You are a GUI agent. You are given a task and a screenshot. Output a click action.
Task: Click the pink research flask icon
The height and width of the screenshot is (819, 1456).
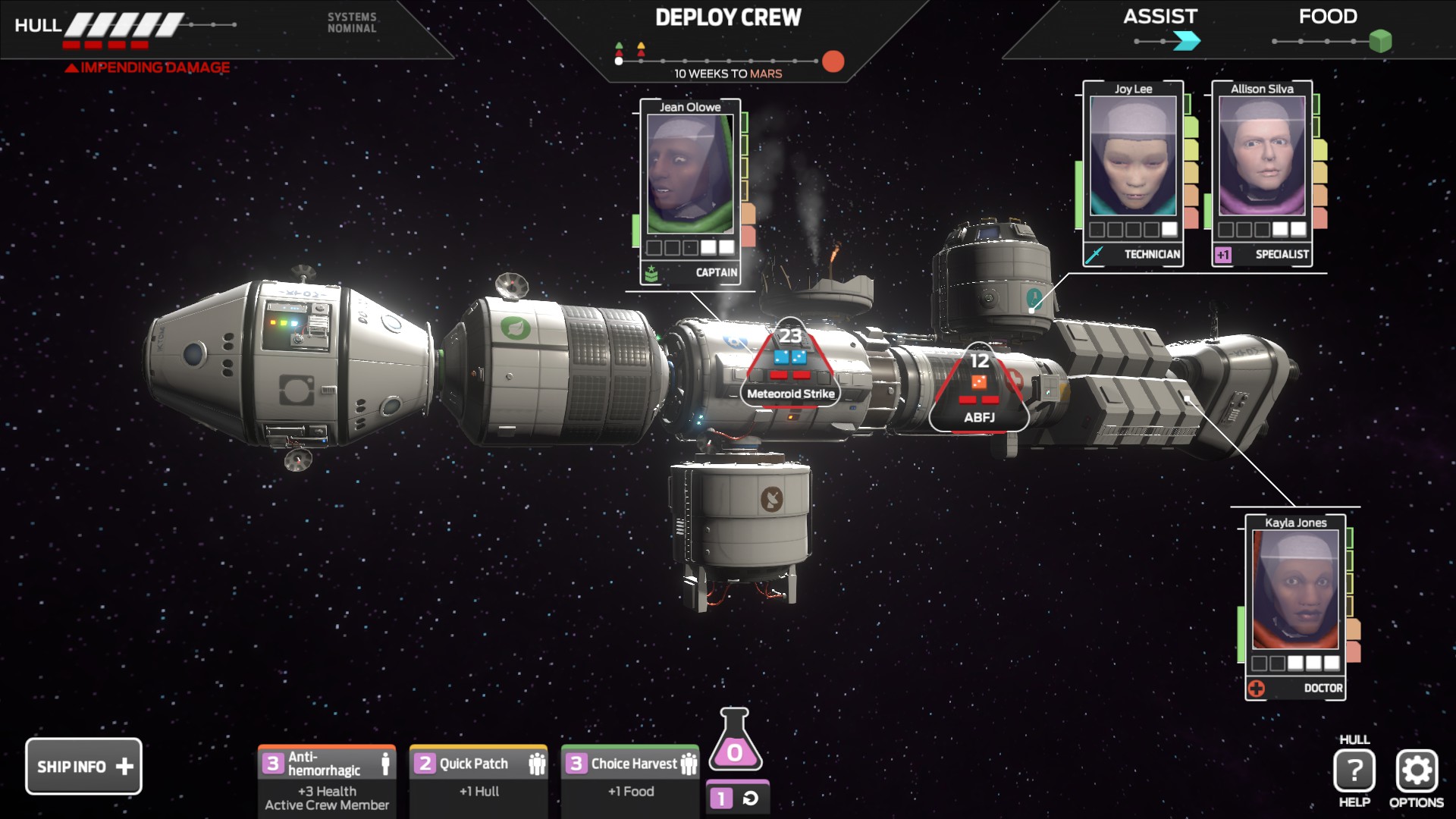[734, 742]
